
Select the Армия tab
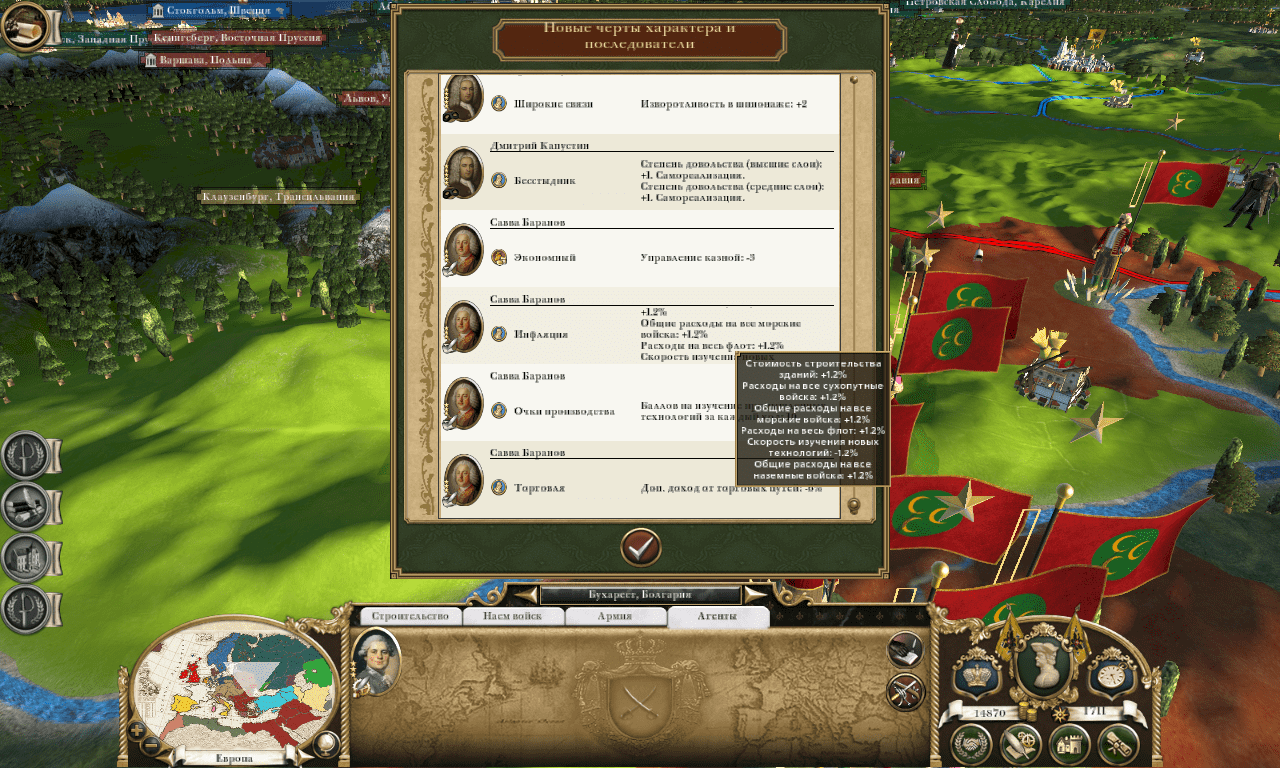(615, 616)
